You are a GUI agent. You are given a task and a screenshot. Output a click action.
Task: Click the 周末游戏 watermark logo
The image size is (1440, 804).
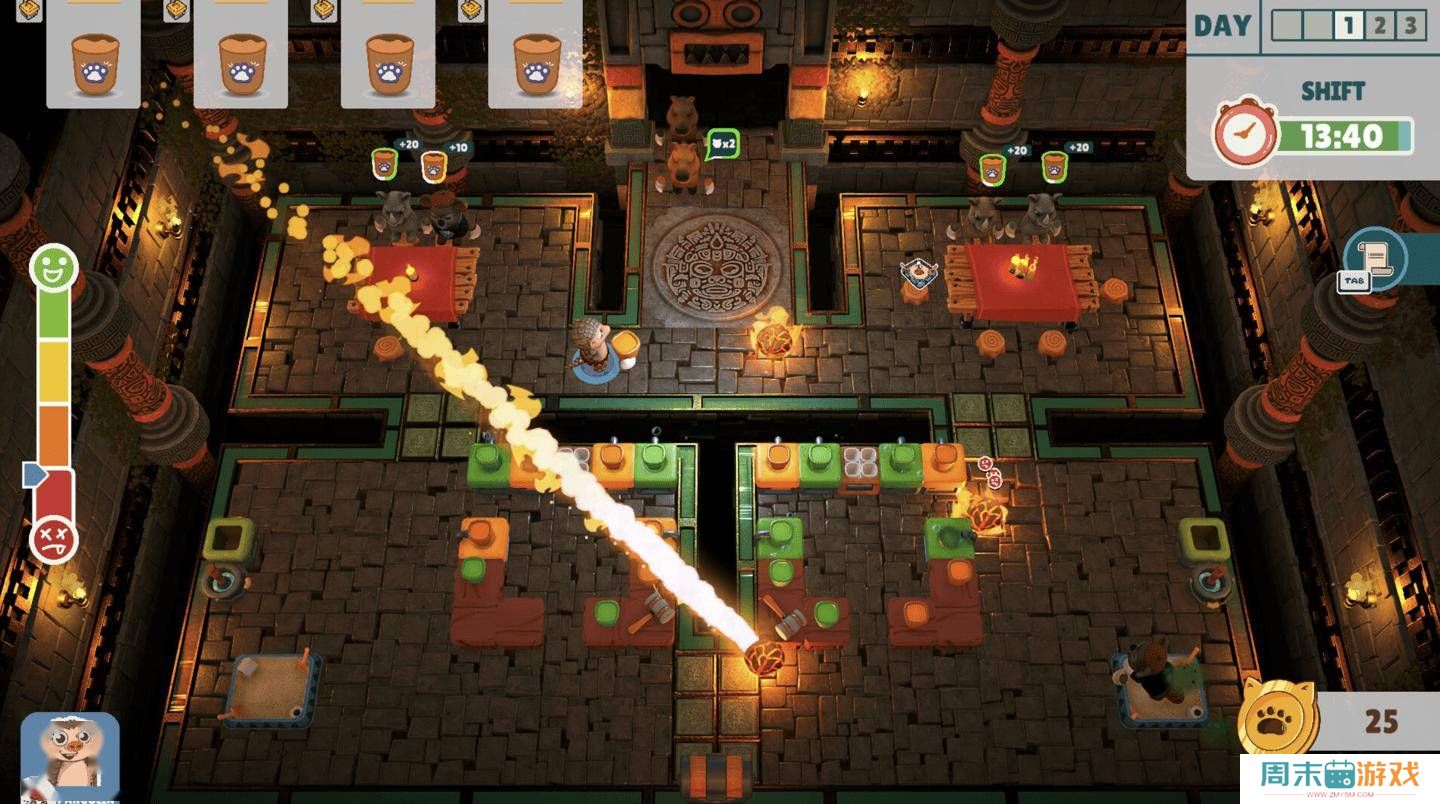click(1339, 777)
